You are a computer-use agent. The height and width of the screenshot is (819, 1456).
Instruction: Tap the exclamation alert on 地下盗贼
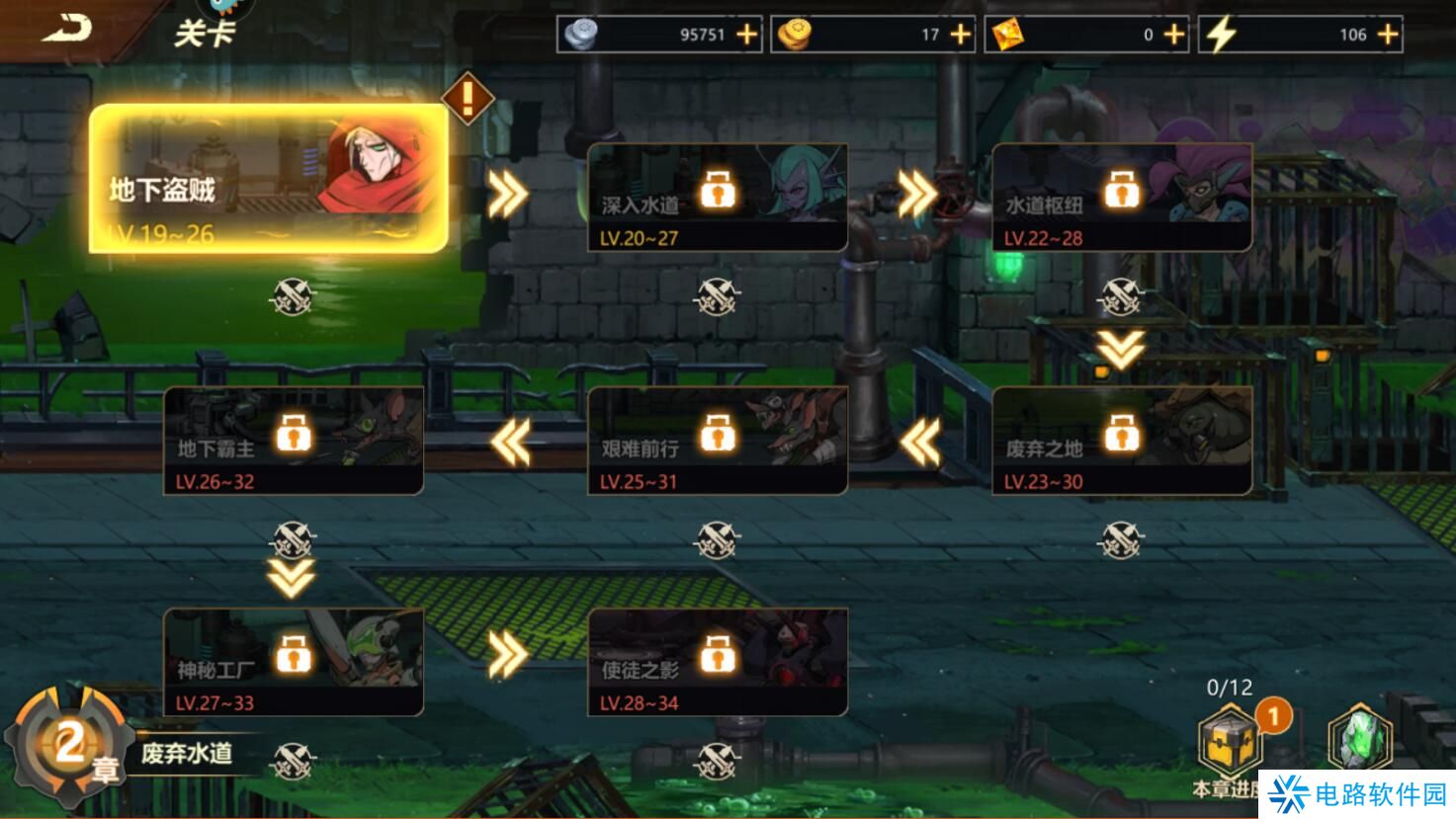pyautogui.click(x=468, y=97)
